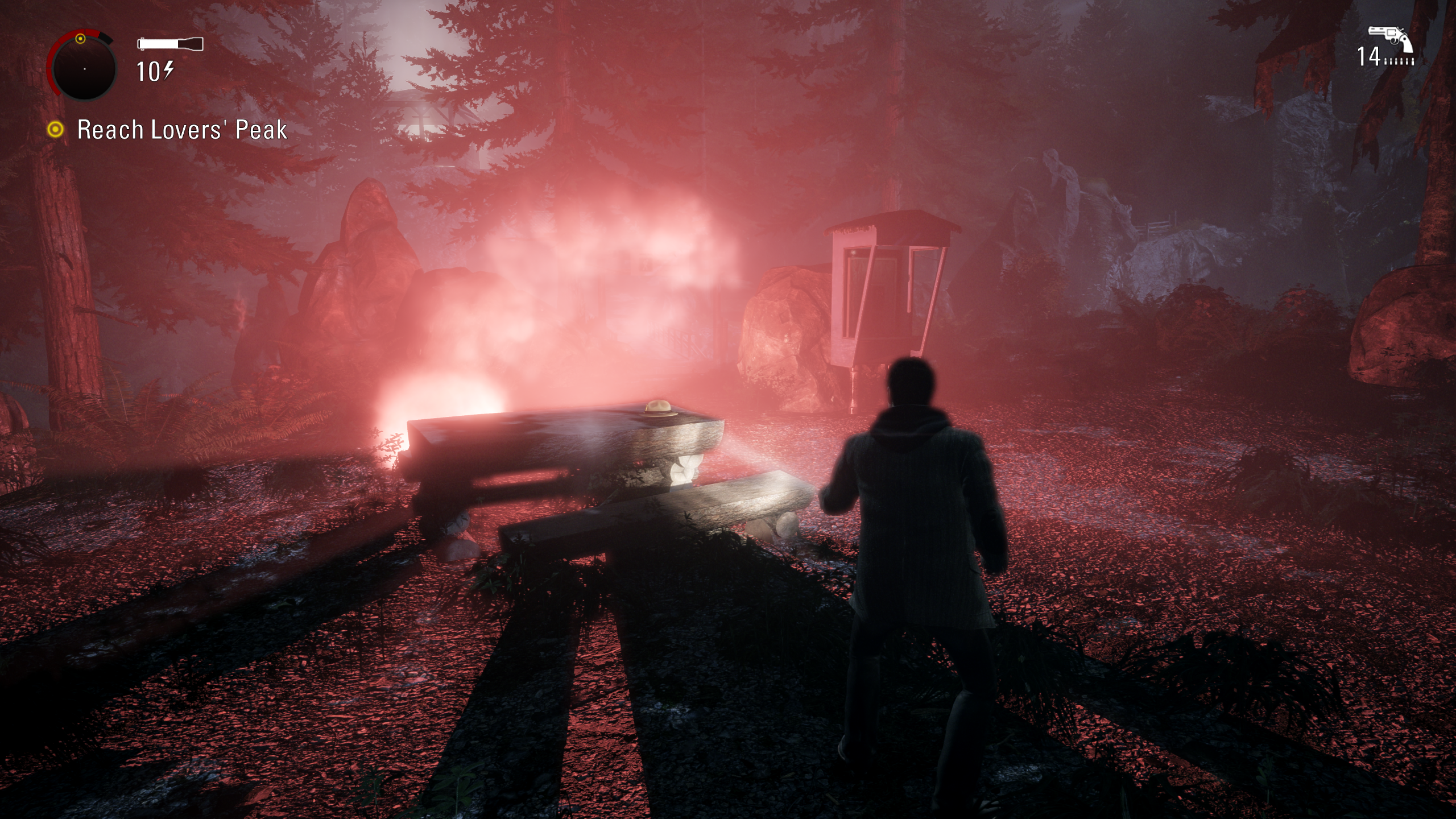Select the Reach Lovers' Peak objective

pyautogui.click(x=181, y=130)
